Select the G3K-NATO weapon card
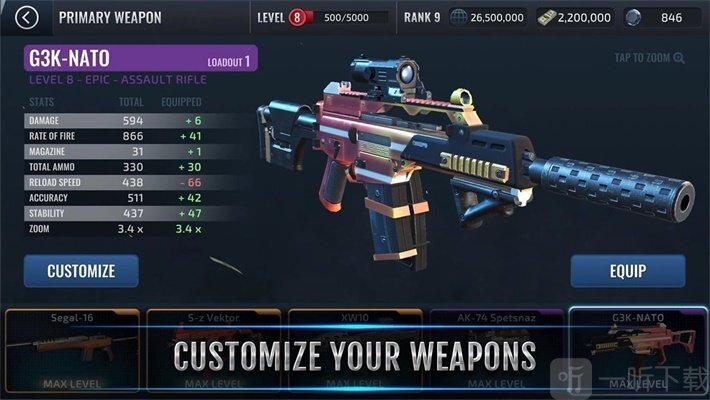Screen dimensions: 710x400 pos(637,350)
